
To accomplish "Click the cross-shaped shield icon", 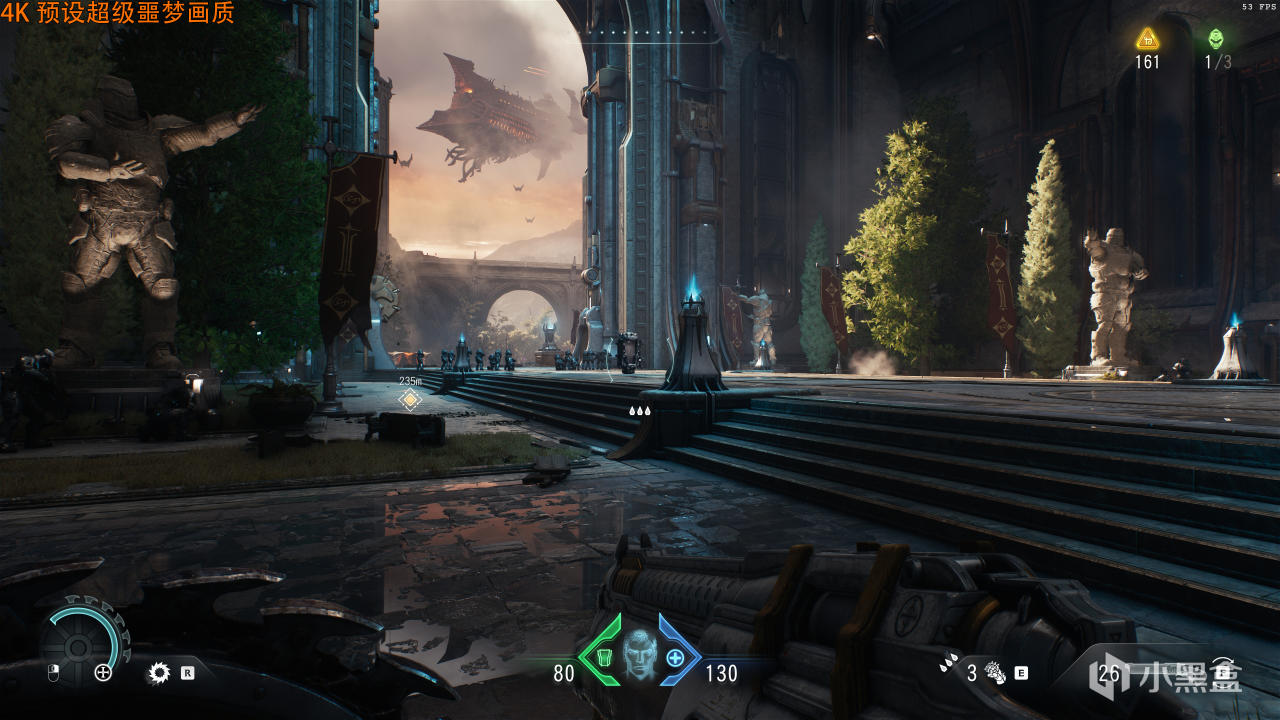I will (x=103, y=673).
